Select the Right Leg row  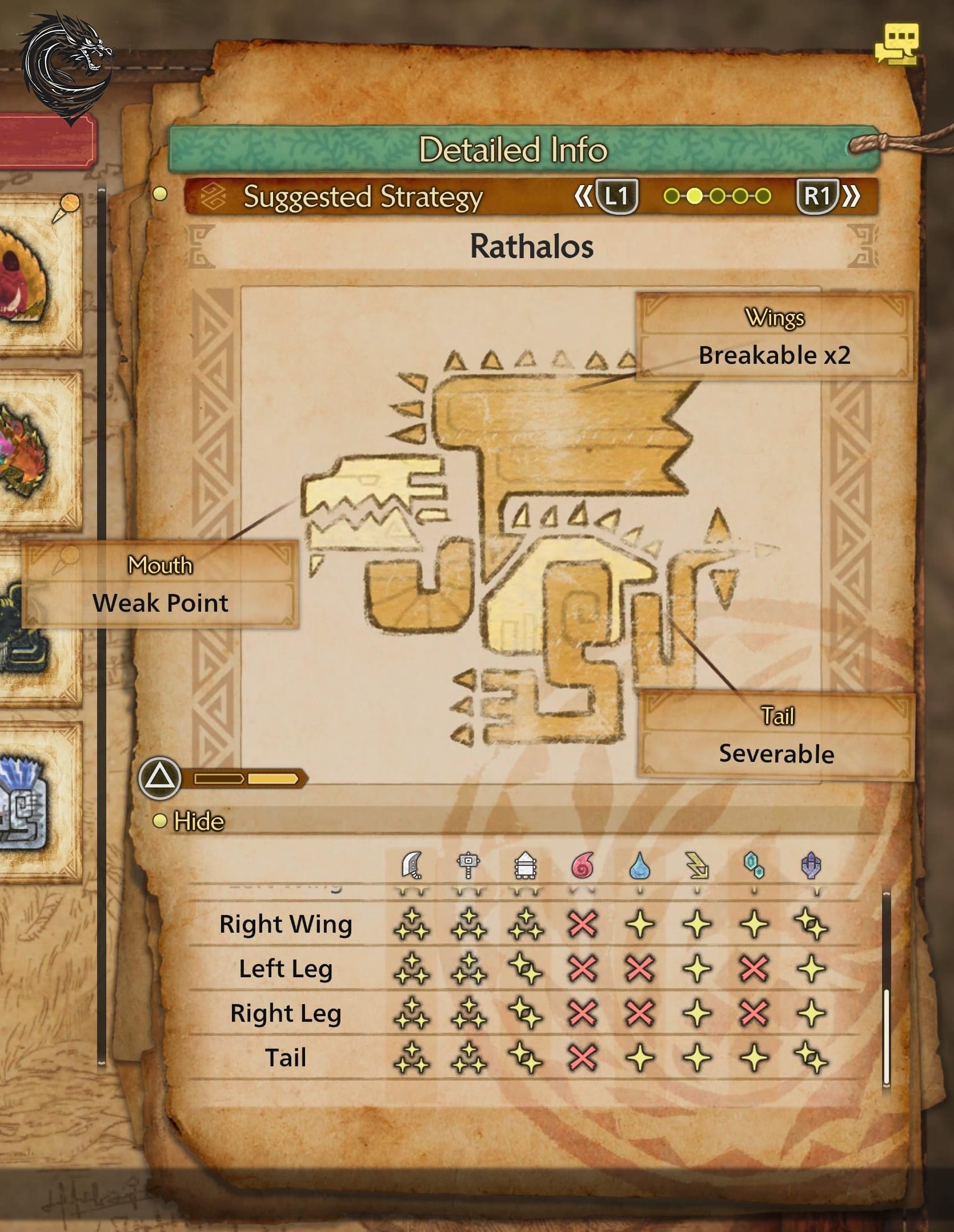click(286, 1013)
